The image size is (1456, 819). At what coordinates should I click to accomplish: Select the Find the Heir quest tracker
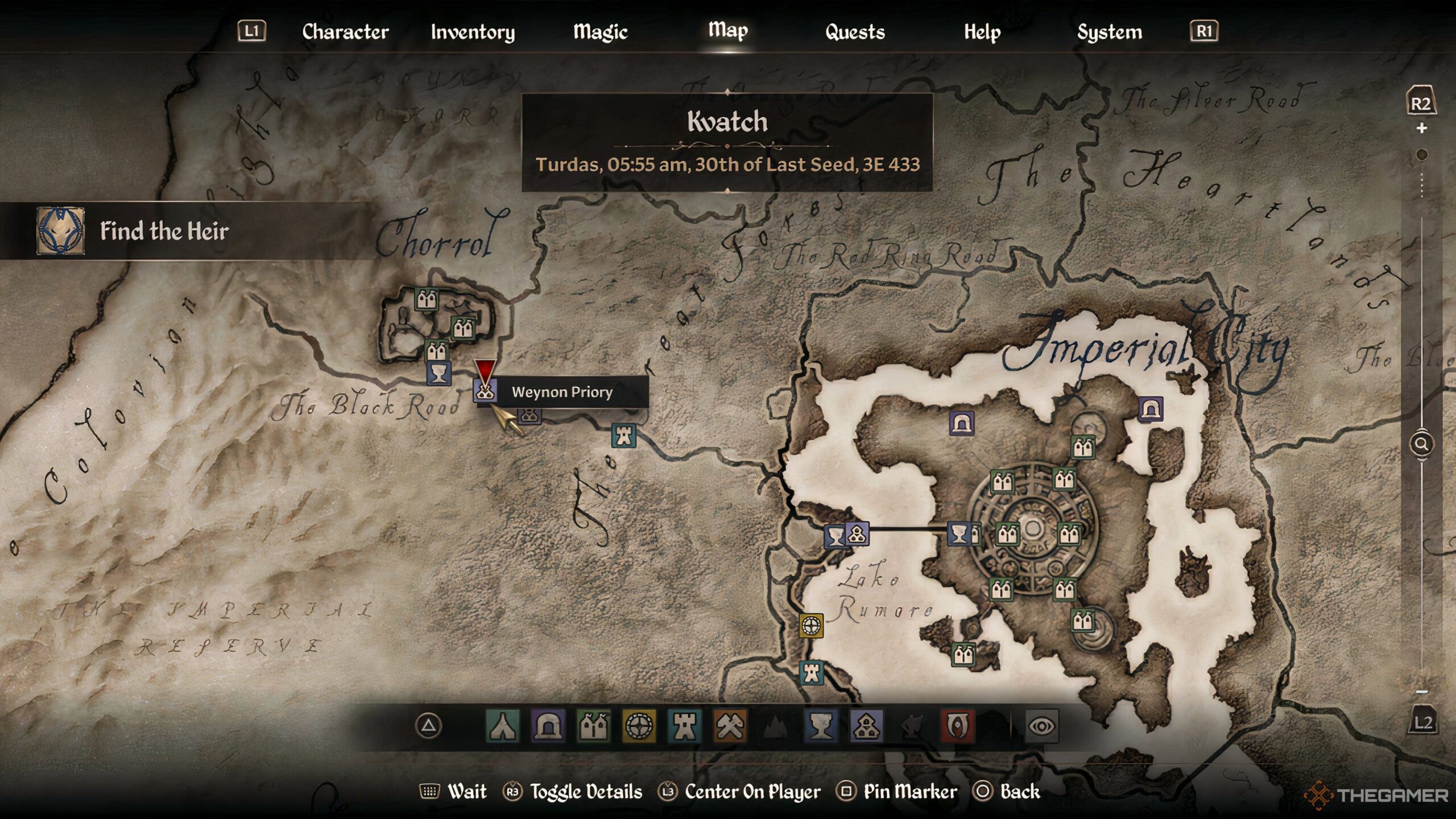tap(165, 231)
